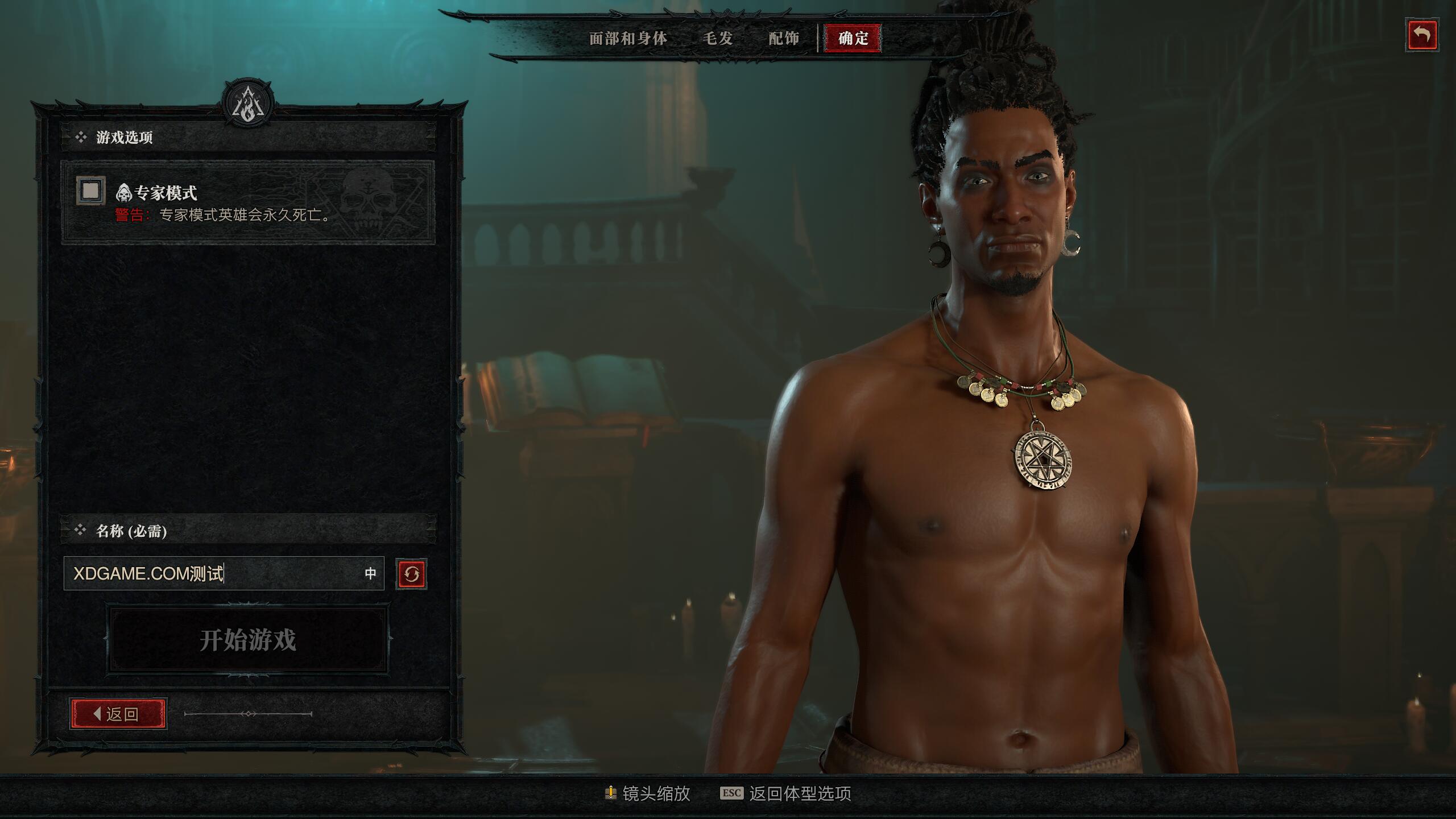Click the highlighted 确定 tab
The image size is (1456, 819).
(851, 39)
